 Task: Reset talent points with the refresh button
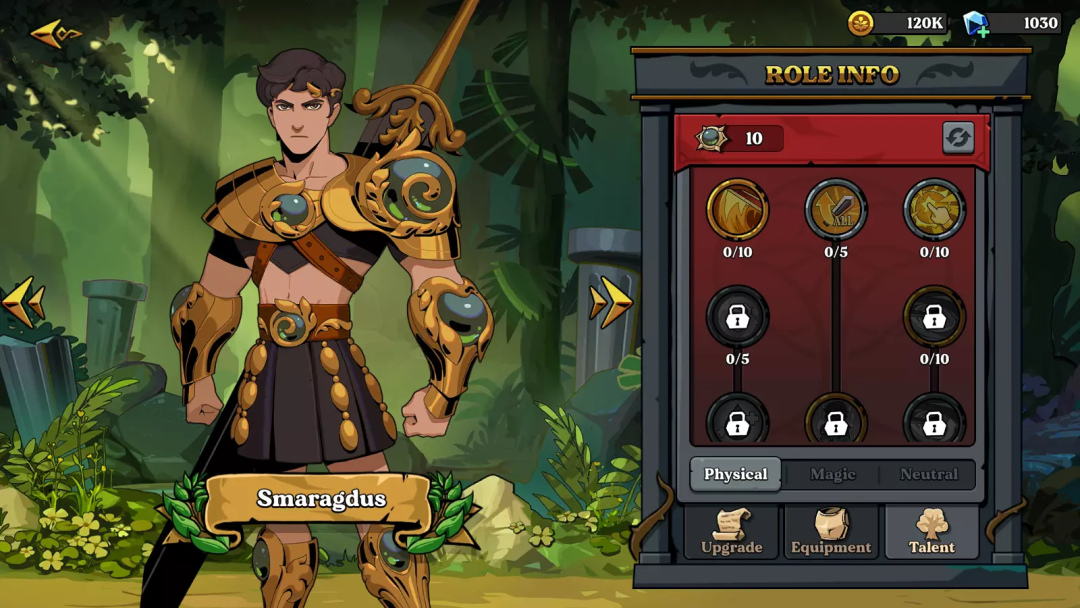[x=957, y=138]
